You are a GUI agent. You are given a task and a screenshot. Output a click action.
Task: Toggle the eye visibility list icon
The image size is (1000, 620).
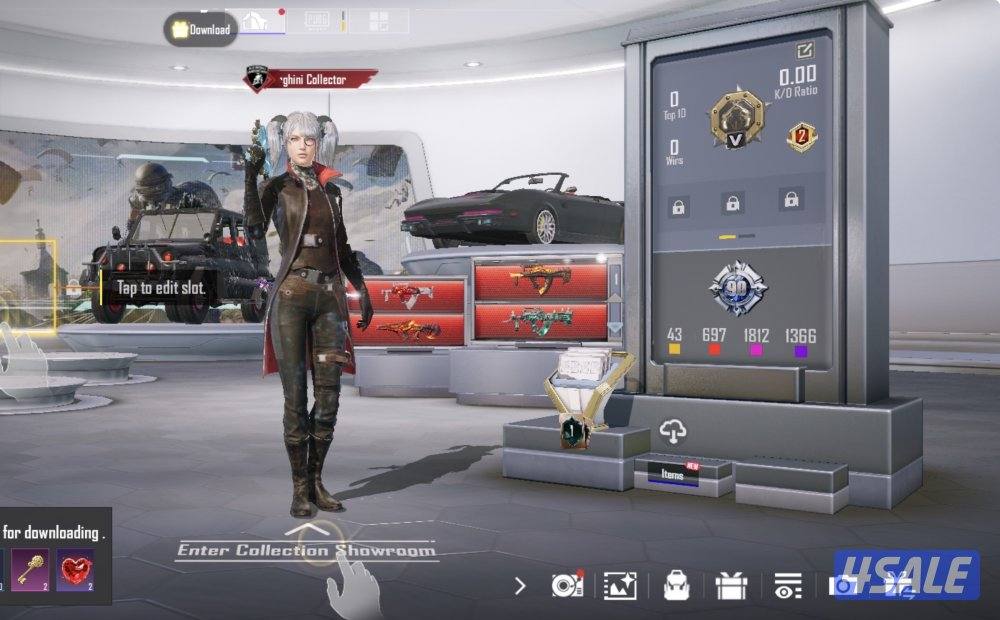[787, 586]
